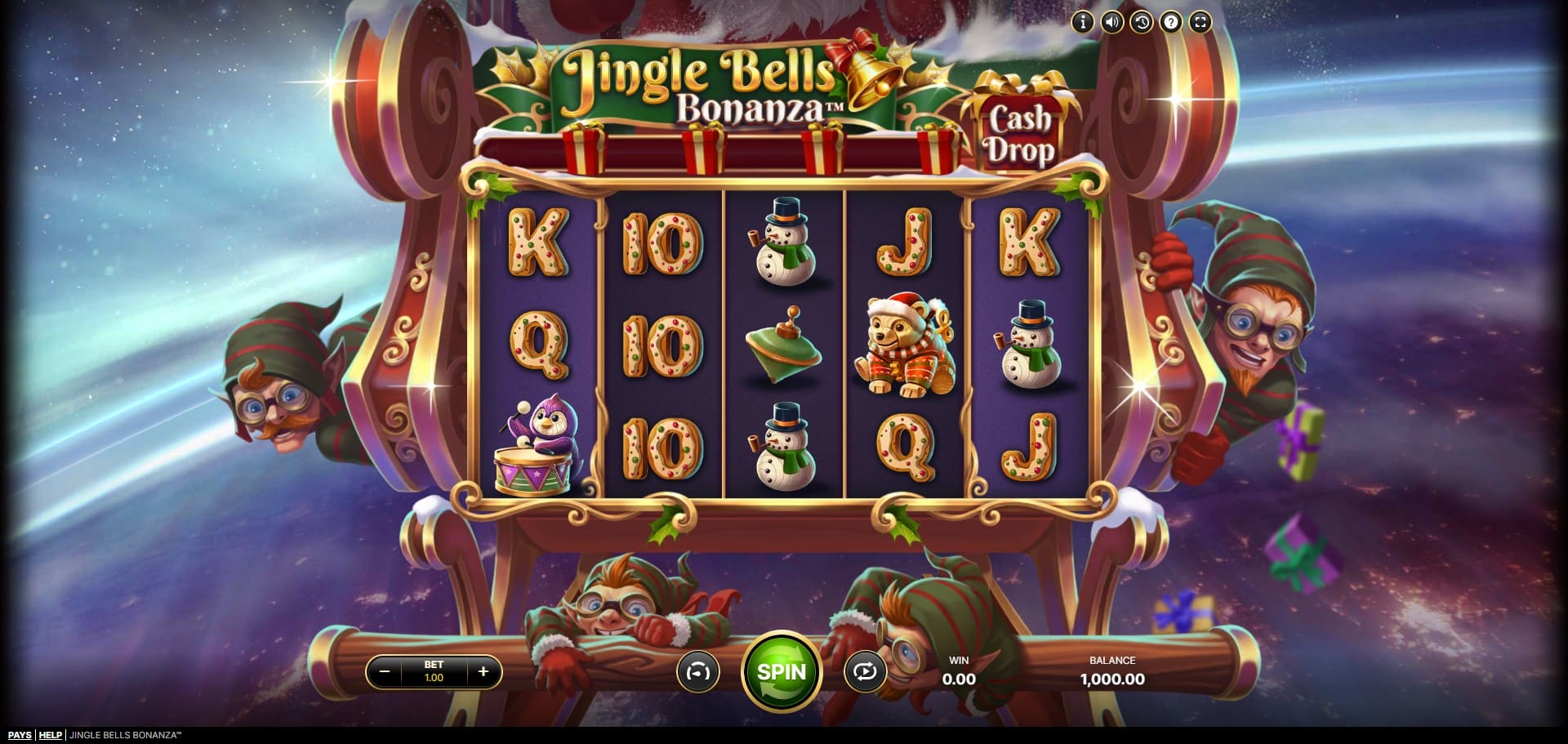Switch to fullscreen mode
Image resolution: width=1568 pixels, height=744 pixels.
click(x=1200, y=22)
